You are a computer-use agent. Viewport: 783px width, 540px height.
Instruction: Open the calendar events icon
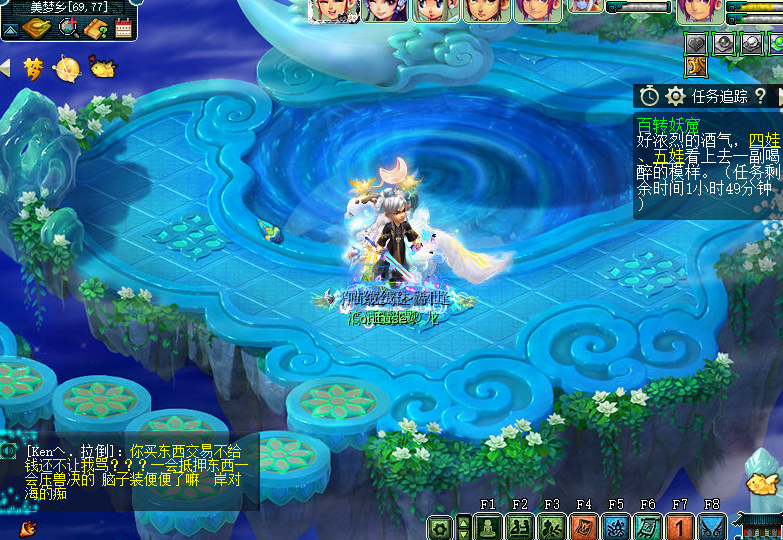[x=124, y=28]
